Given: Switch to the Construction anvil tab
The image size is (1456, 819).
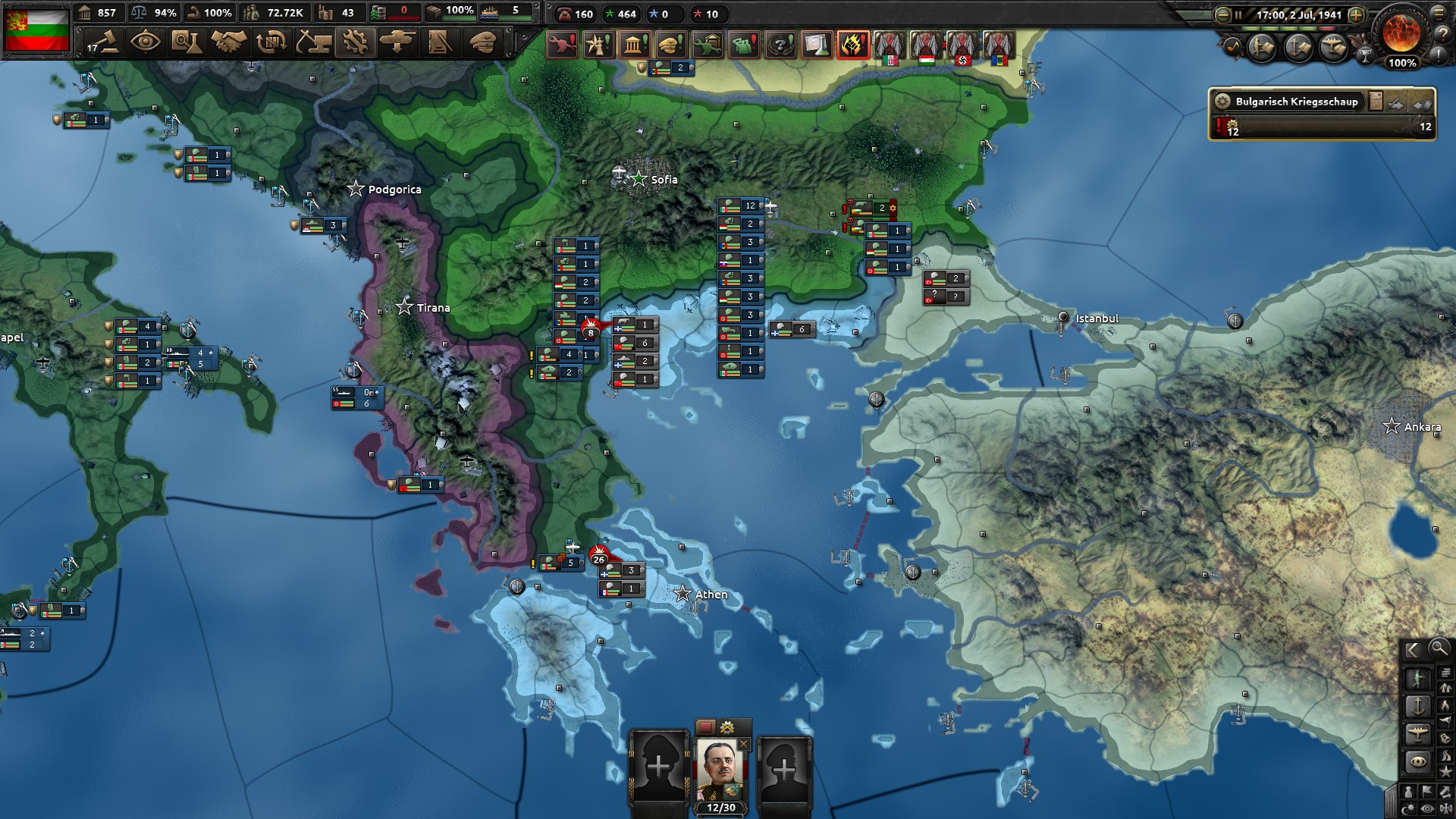Looking at the screenshot, I should [313, 43].
